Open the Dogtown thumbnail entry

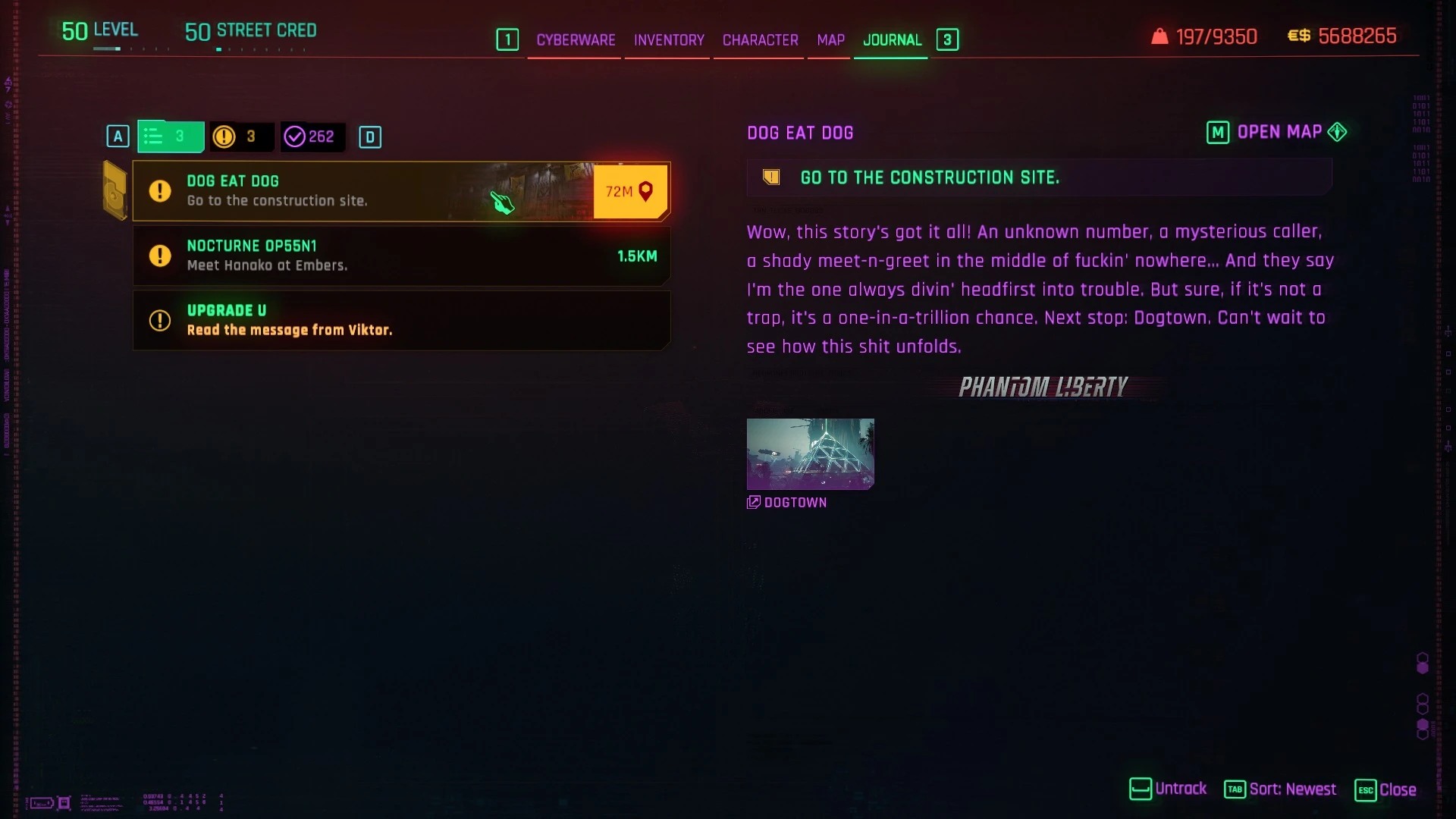point(810,454)
